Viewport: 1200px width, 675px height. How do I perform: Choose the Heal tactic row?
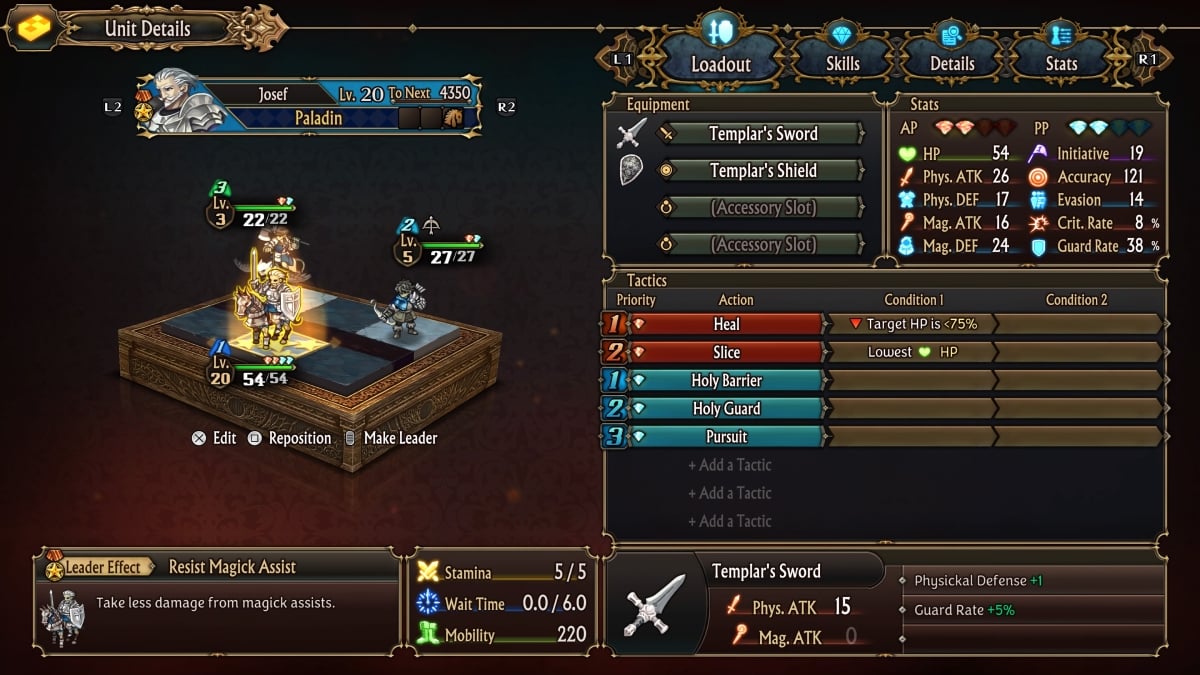coord(726,324)
